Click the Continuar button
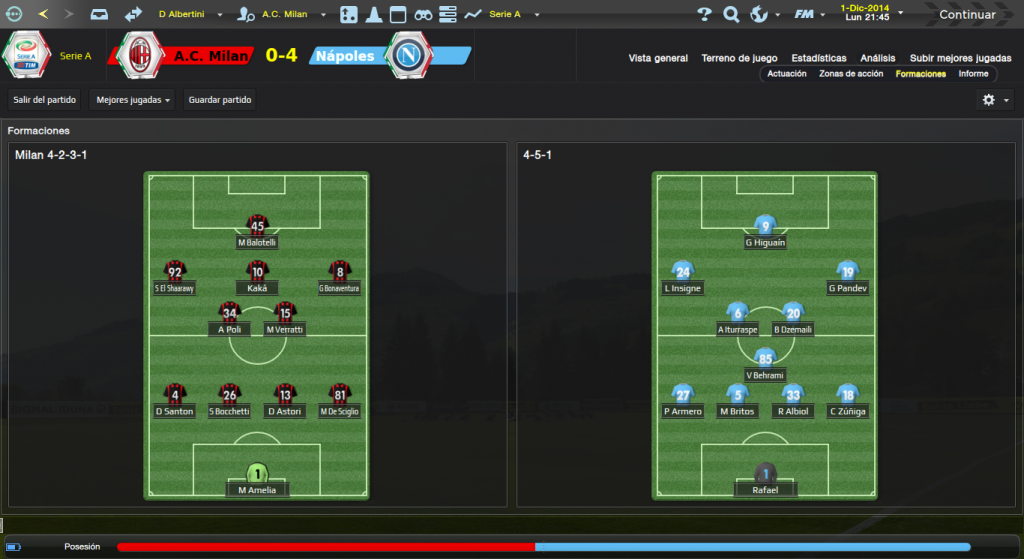 click(966, 14)
